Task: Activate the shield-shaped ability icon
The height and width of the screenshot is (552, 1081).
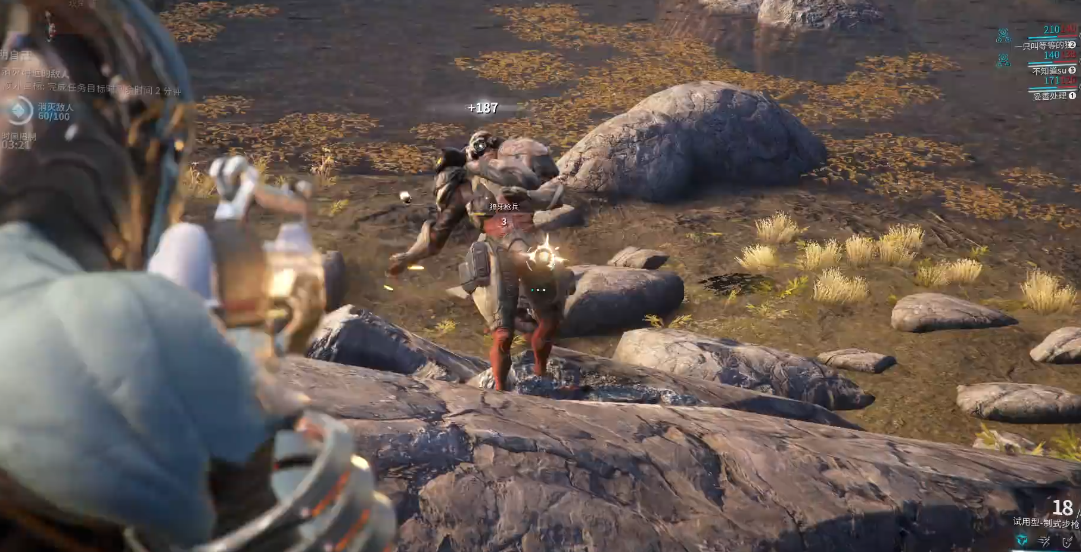Action: 1068,540
